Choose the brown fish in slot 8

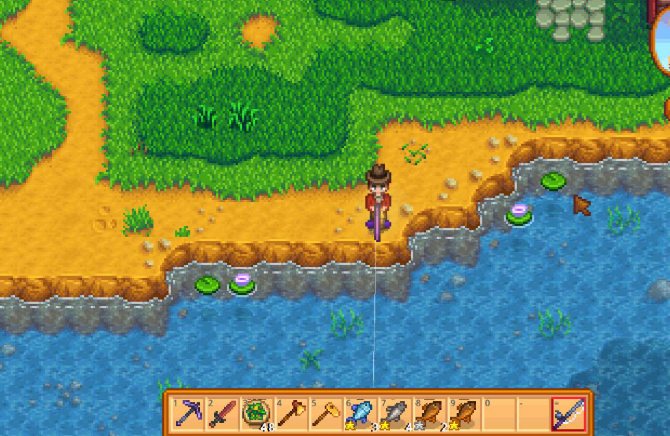pos(429,413)
